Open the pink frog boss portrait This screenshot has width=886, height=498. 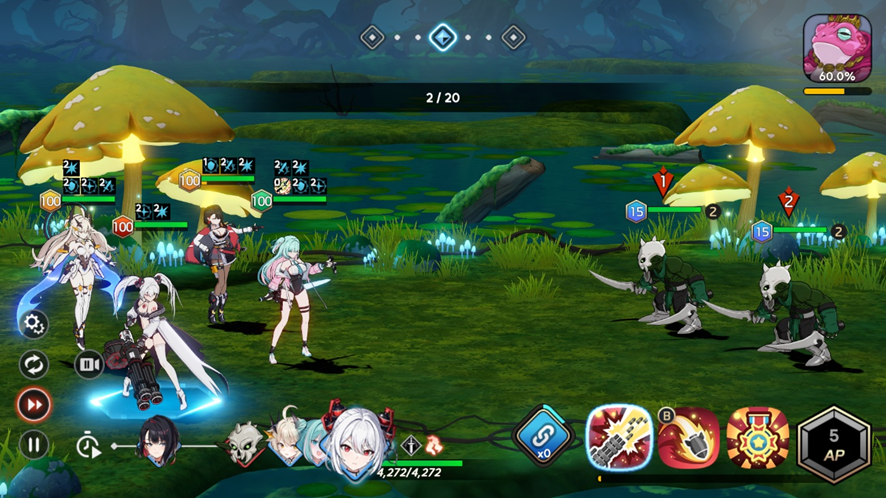[x=837, y=48]
